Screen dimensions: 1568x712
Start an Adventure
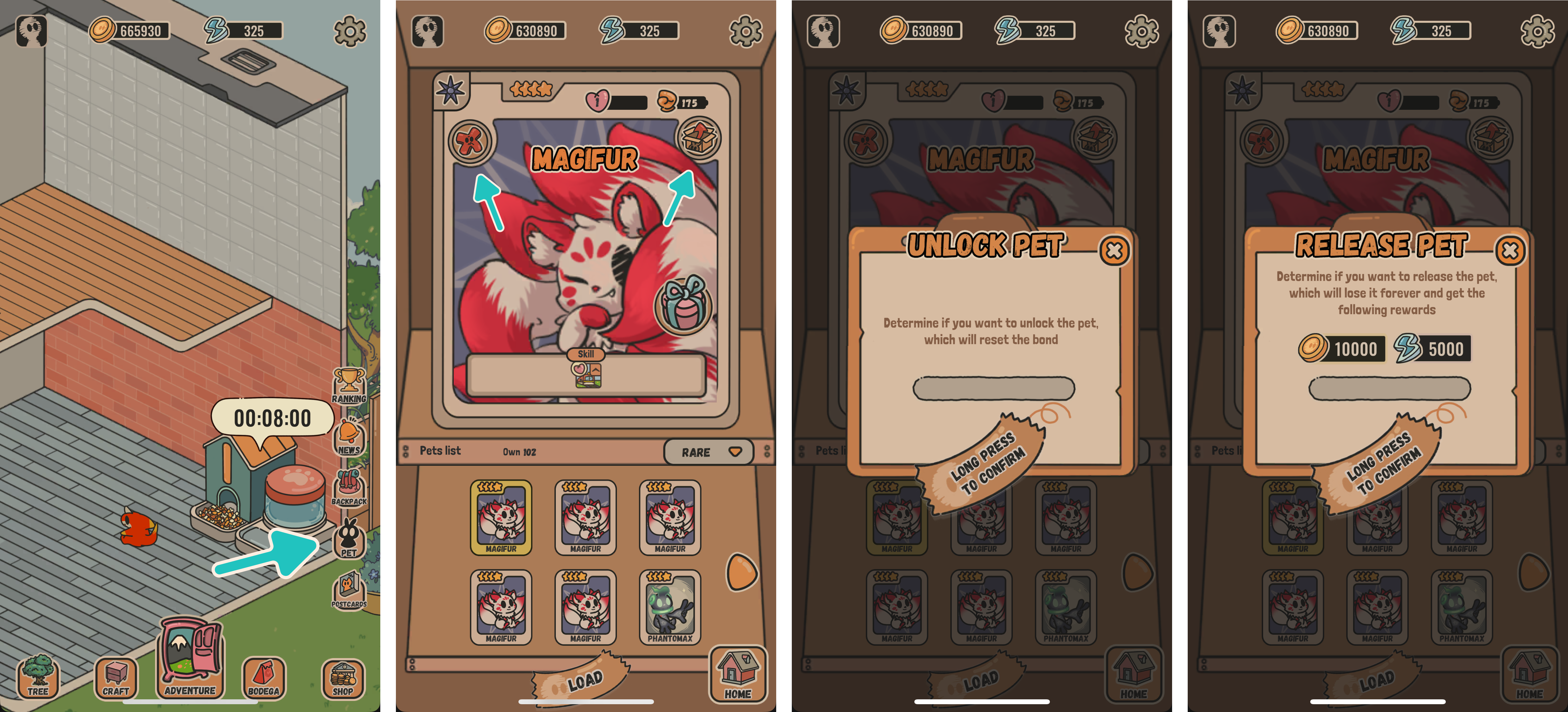[190, 659]
